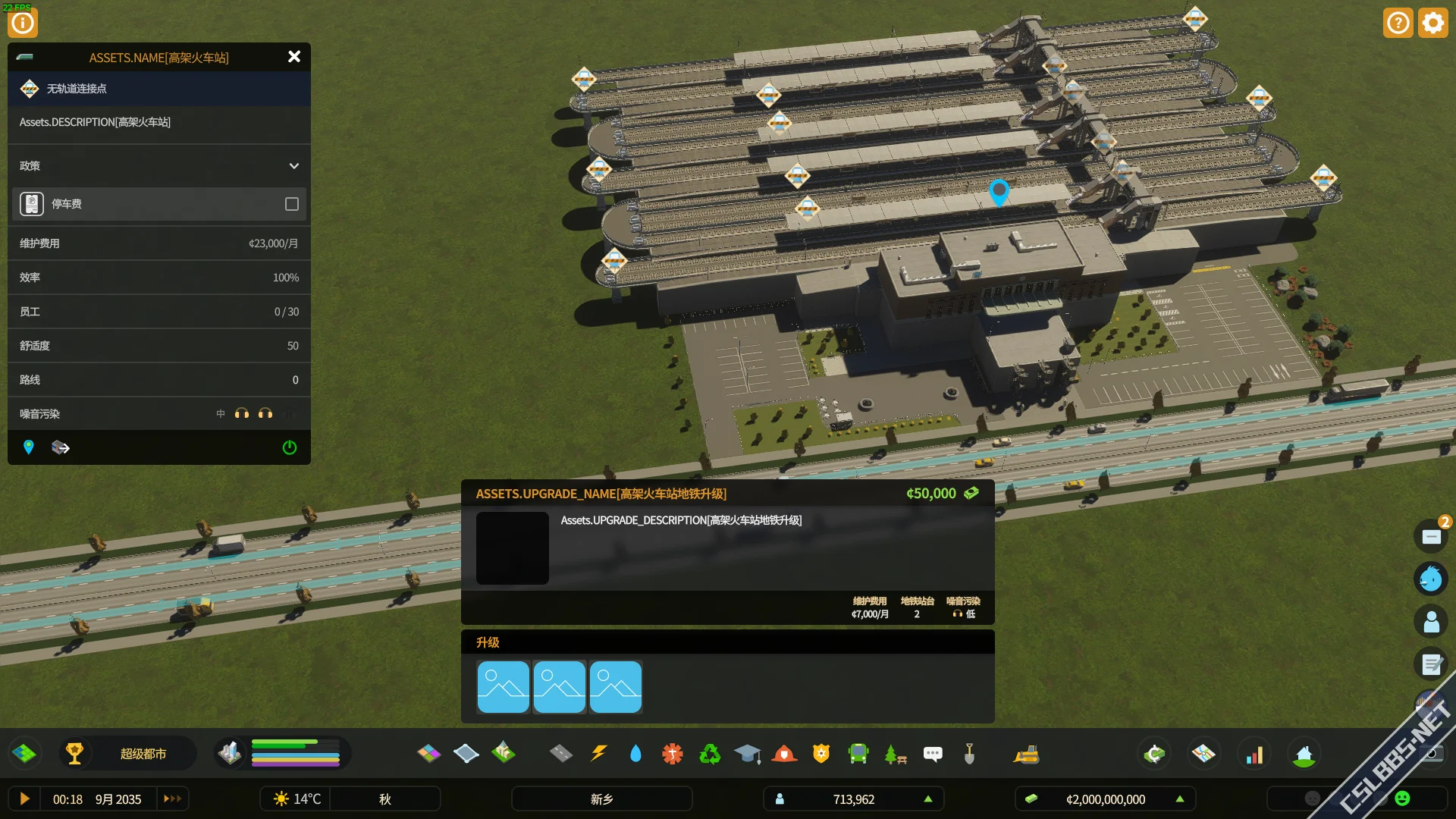Open the settings gear menu

pyautogui.click(x=1433, y=23)
